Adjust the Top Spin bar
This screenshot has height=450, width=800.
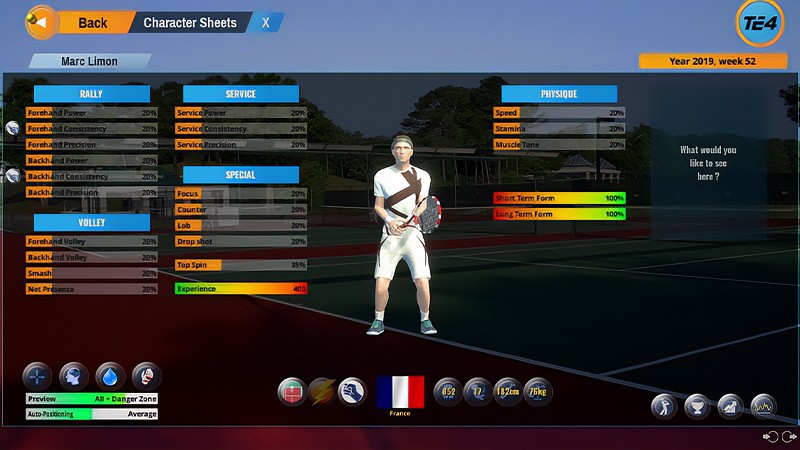coord(241,265)
